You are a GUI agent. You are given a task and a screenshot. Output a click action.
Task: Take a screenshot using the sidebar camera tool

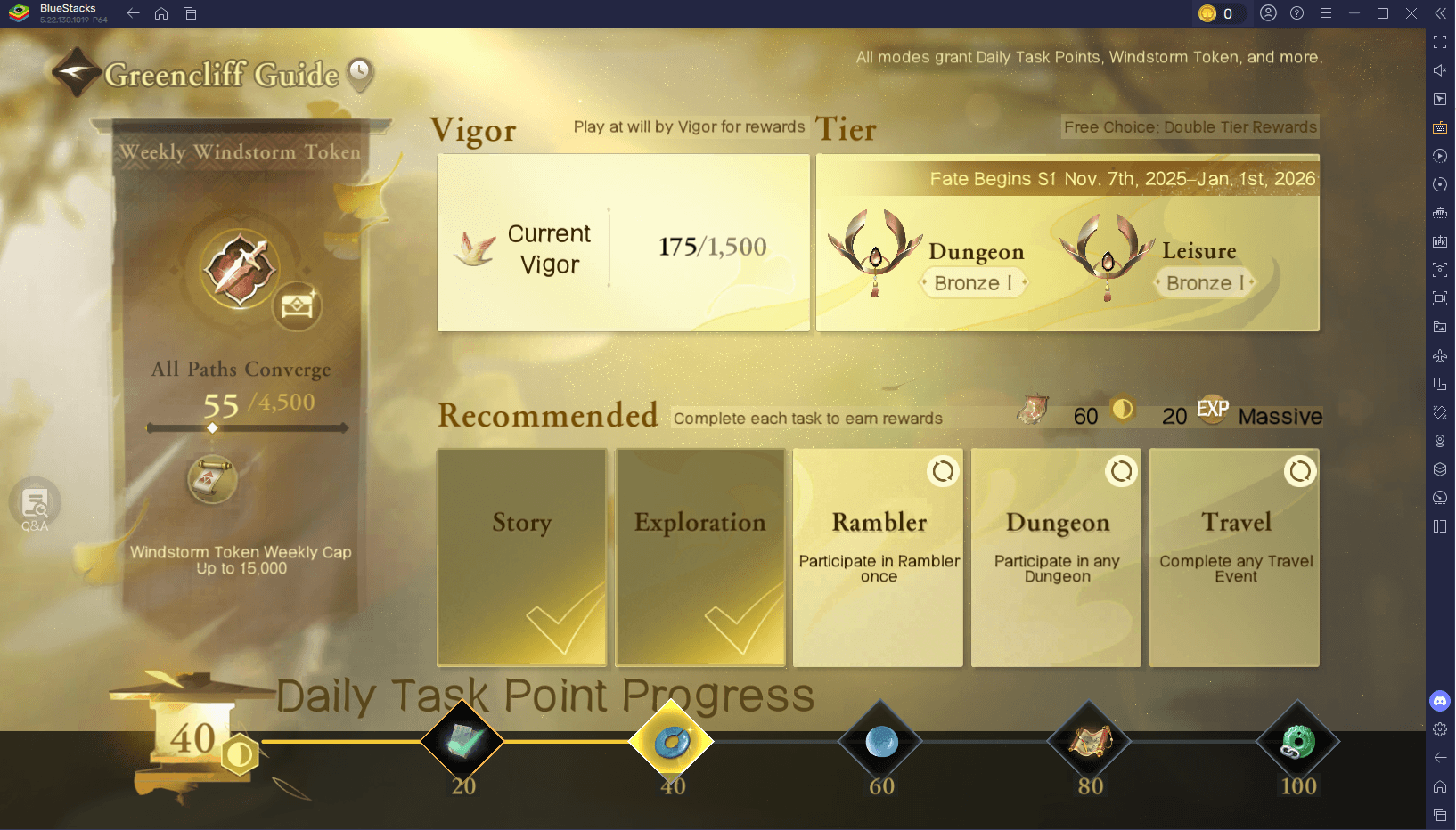click(1439, 270)
